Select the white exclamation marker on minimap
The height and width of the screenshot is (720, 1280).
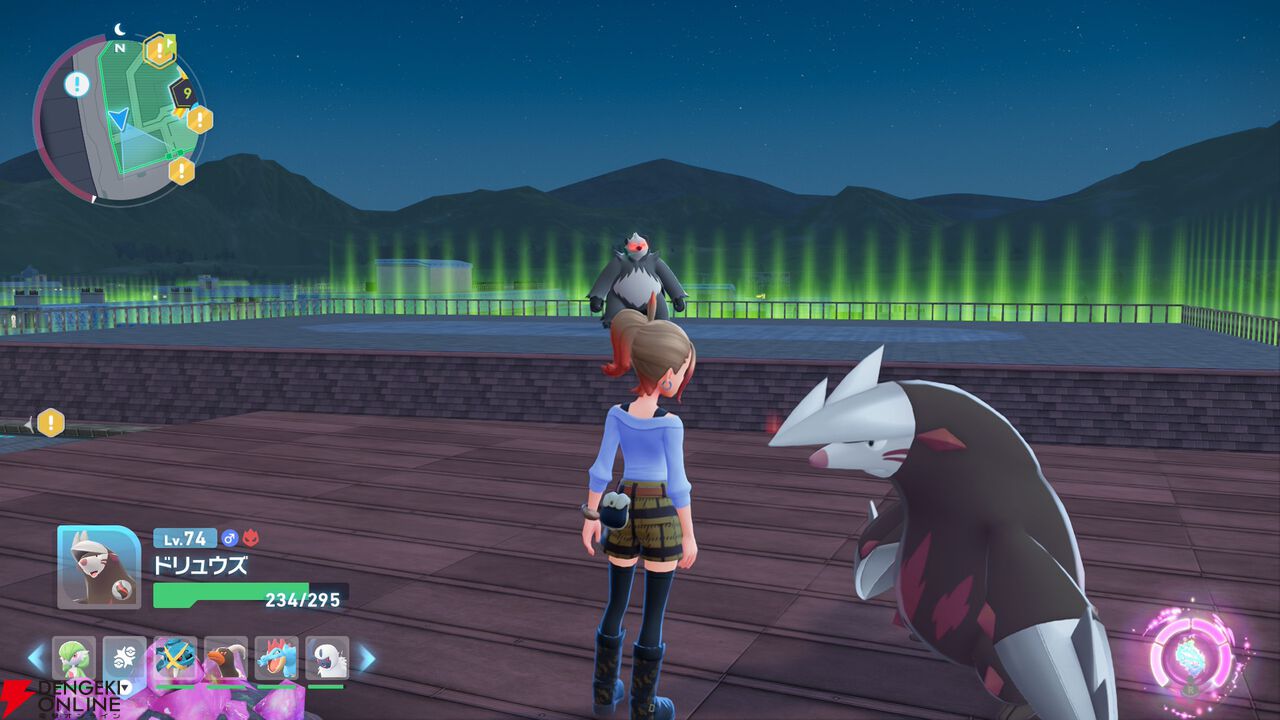coord(77,84)
